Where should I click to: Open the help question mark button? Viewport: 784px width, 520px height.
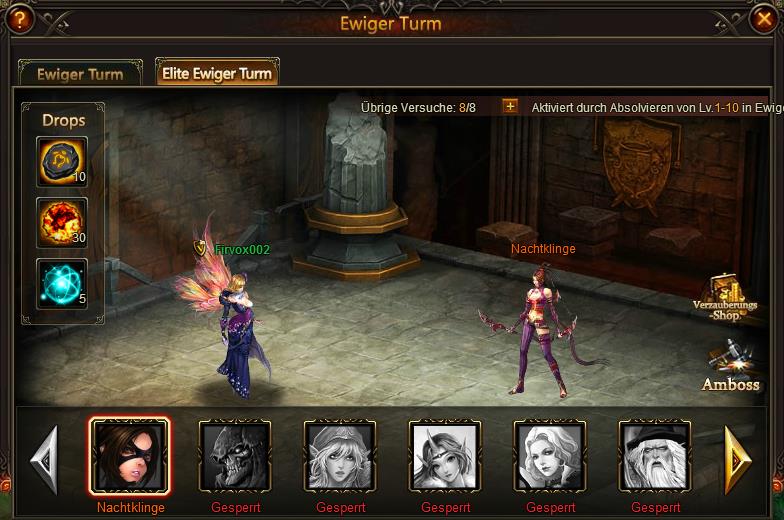pos(20,19)
